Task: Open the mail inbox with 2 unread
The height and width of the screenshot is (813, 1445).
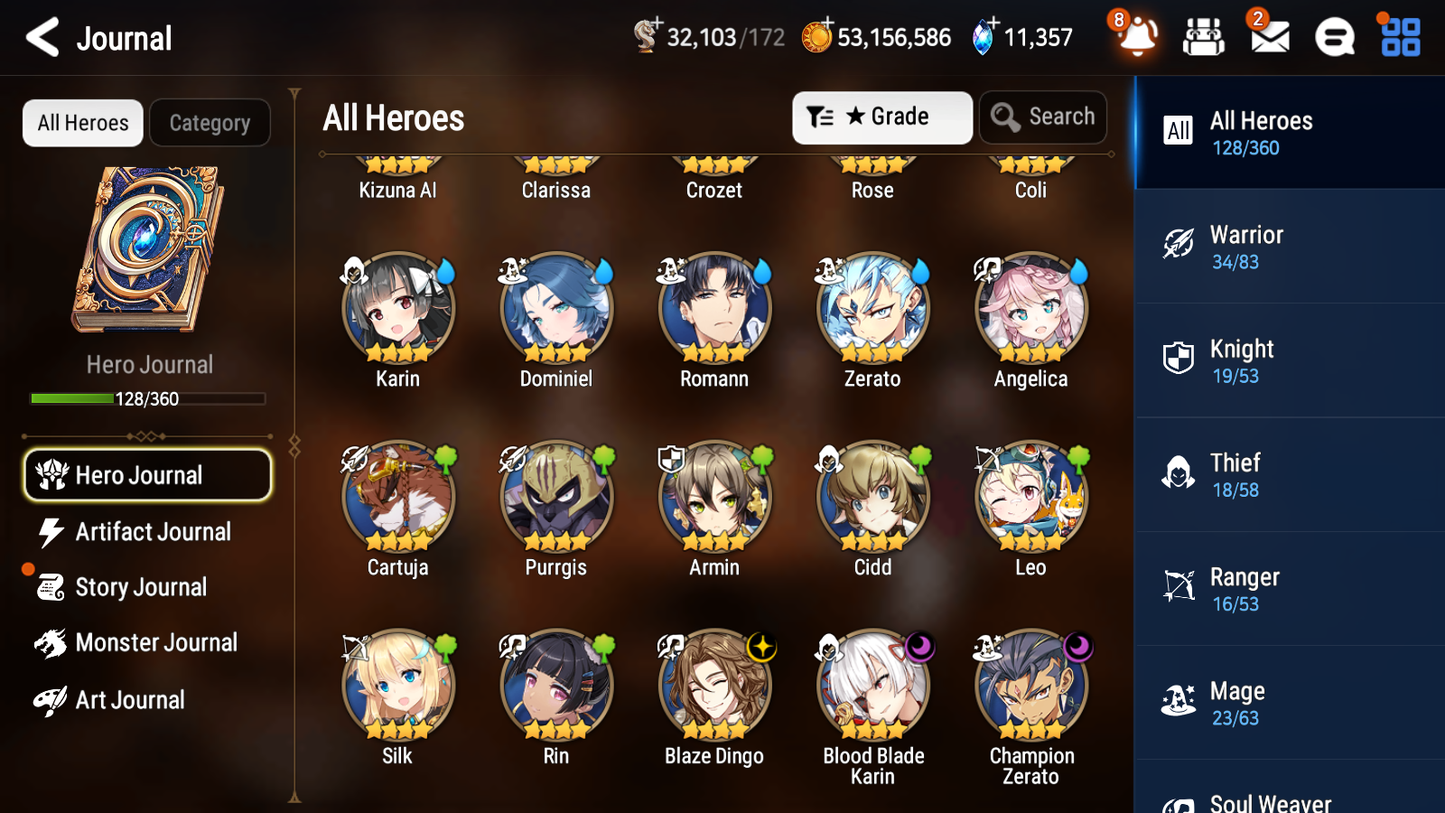Action: coord(1268,37)
